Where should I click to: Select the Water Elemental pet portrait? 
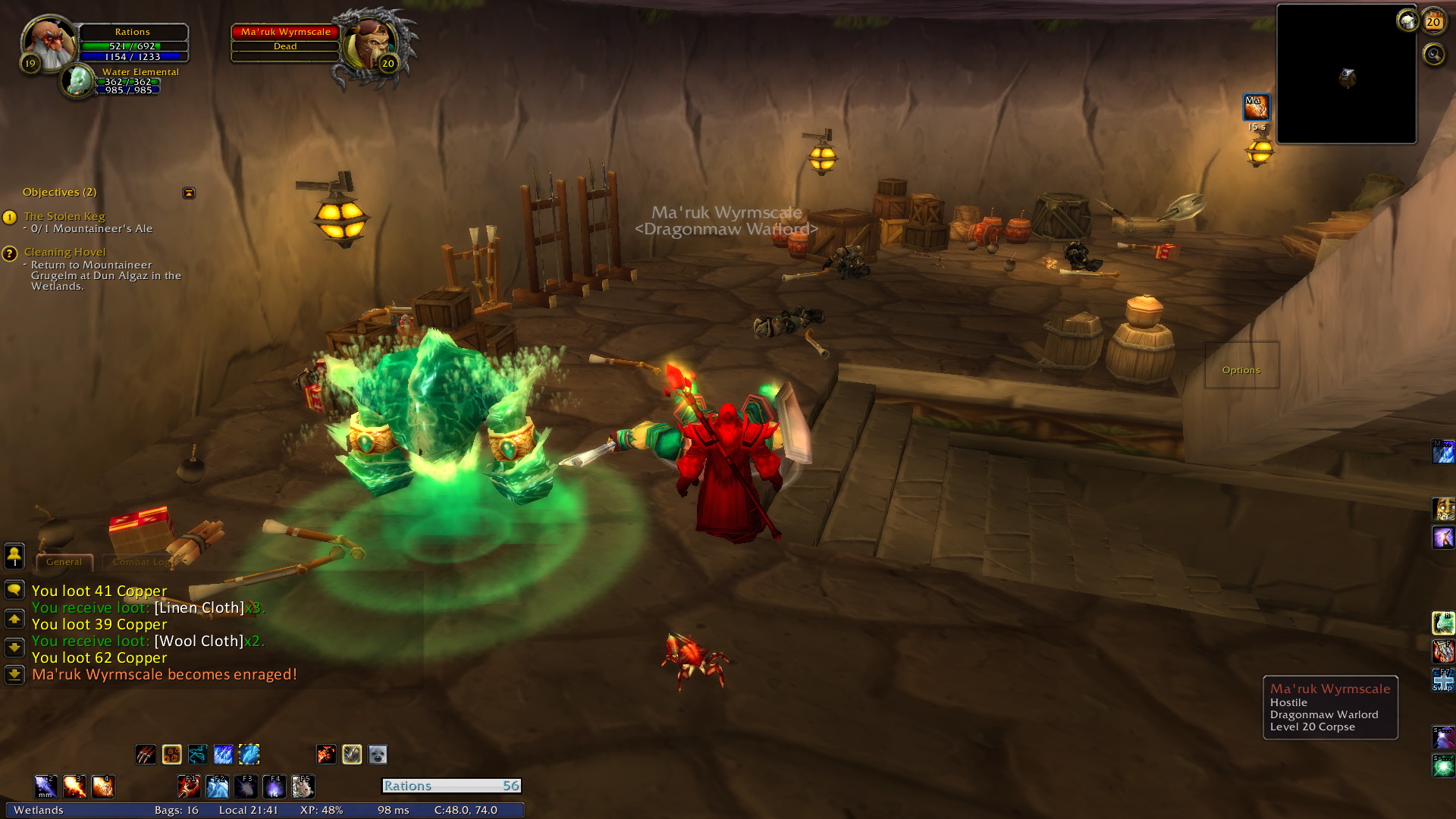pos(77,81)
